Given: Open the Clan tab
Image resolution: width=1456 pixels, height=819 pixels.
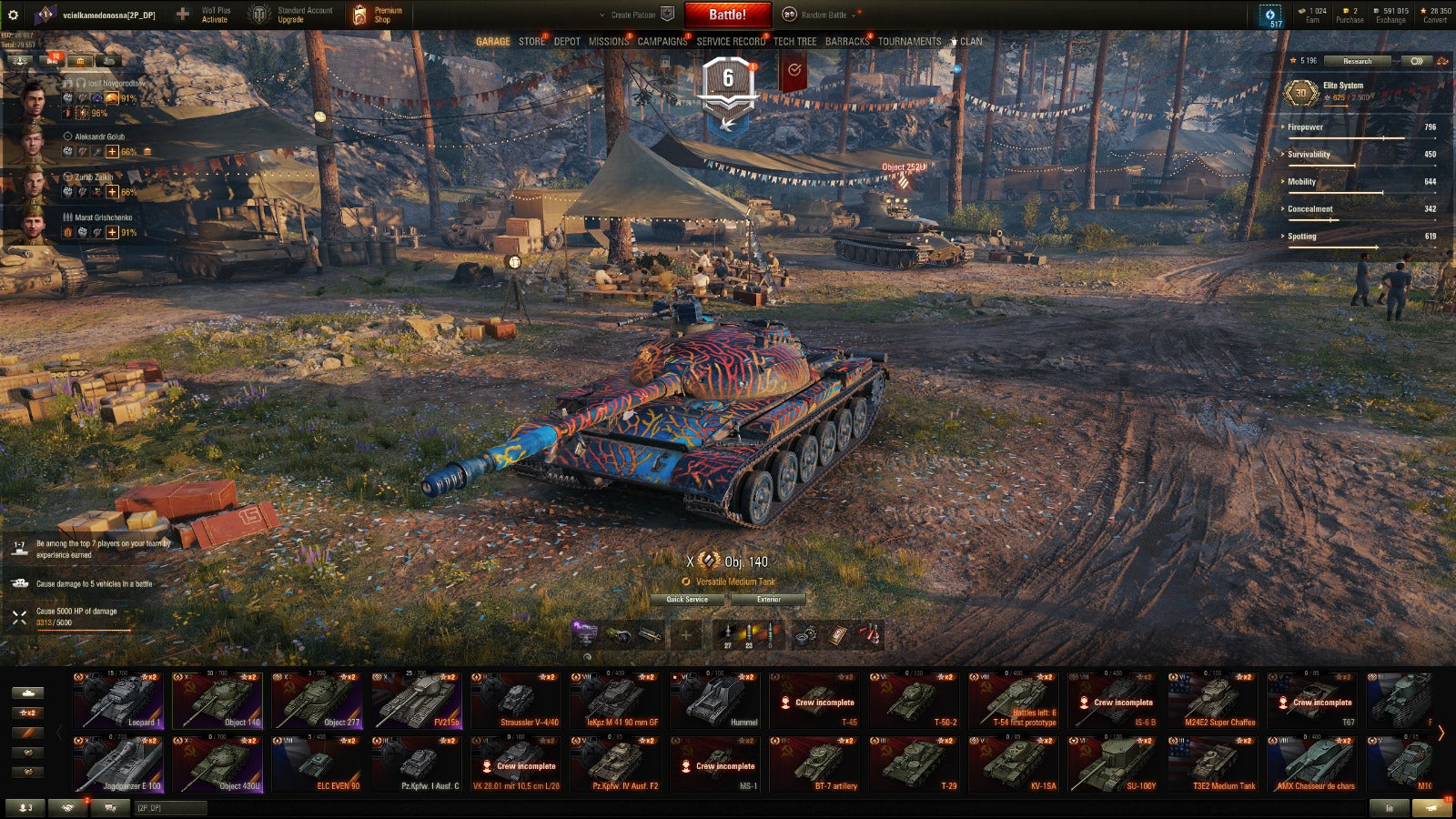Looking at the screenshot, I should click(970, 41).
